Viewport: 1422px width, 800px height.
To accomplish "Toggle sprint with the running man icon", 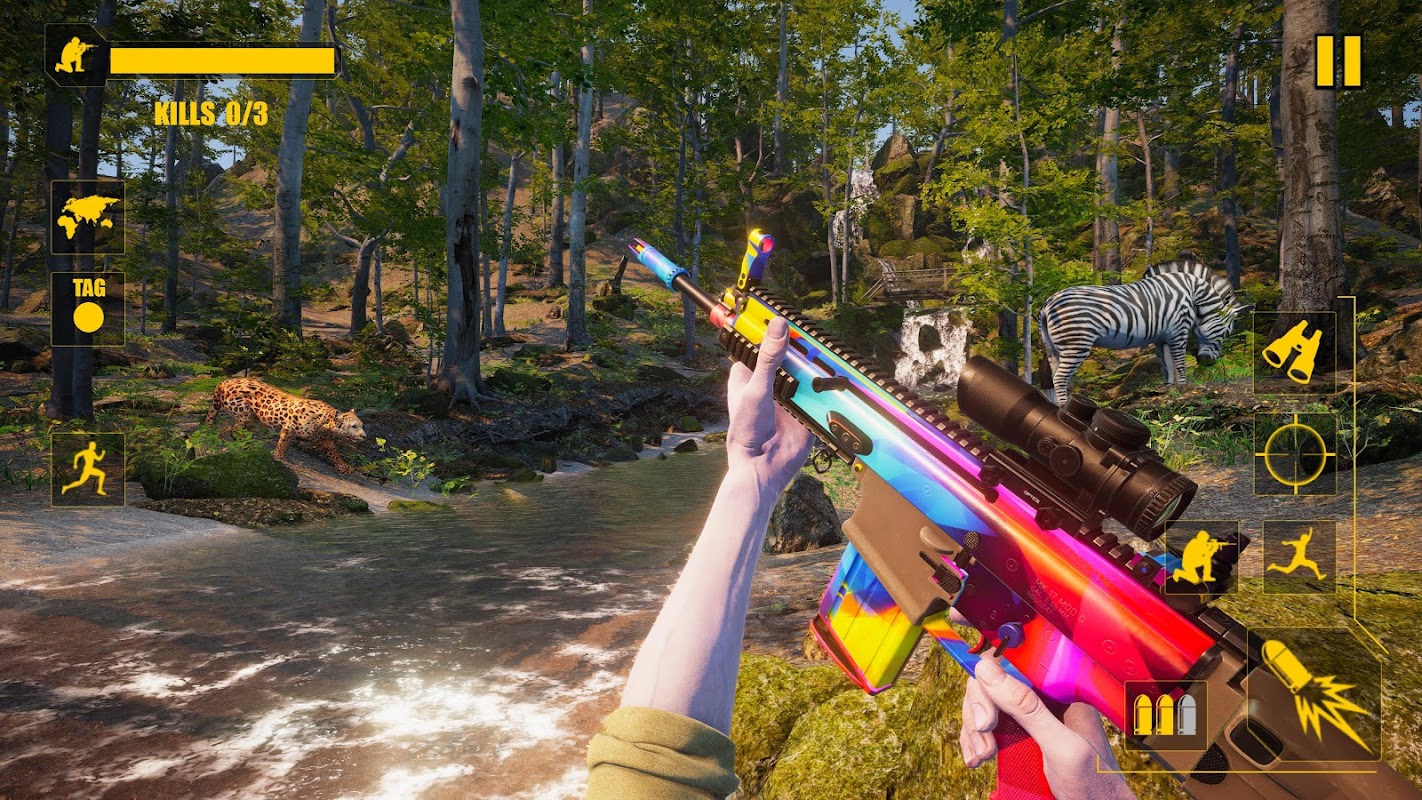I will [x=88, y=468].
